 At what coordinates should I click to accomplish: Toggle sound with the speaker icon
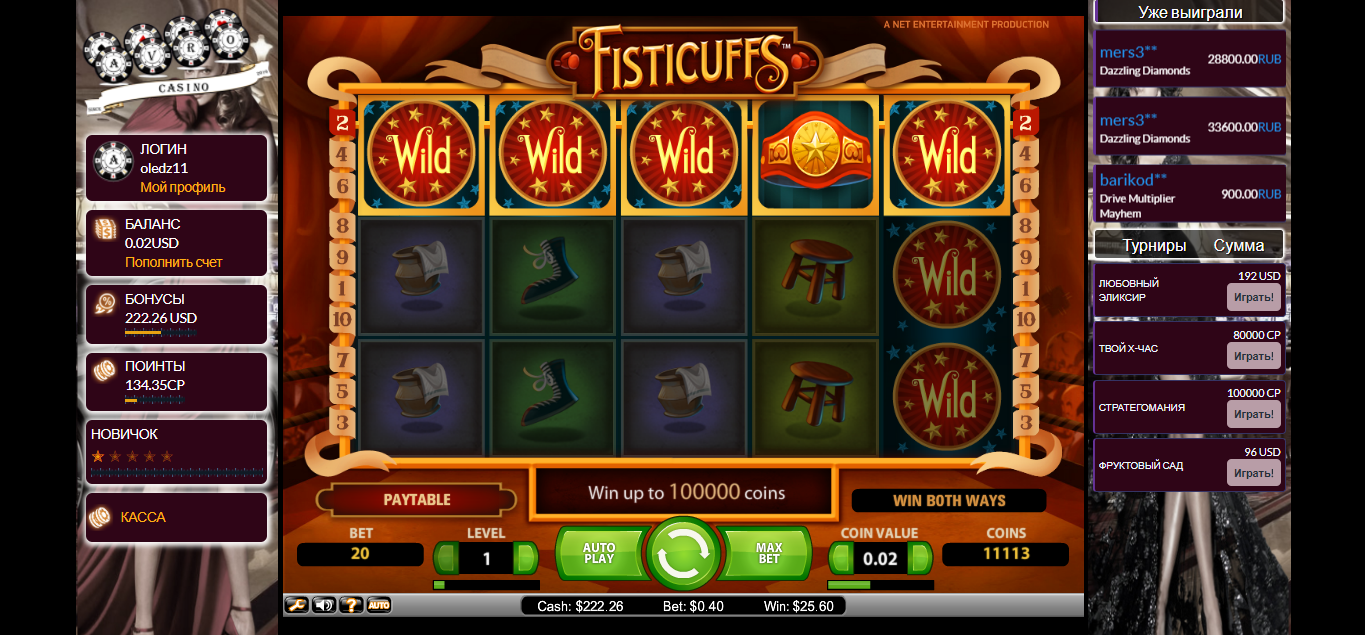pyautogui.click(x=324, y=605)
